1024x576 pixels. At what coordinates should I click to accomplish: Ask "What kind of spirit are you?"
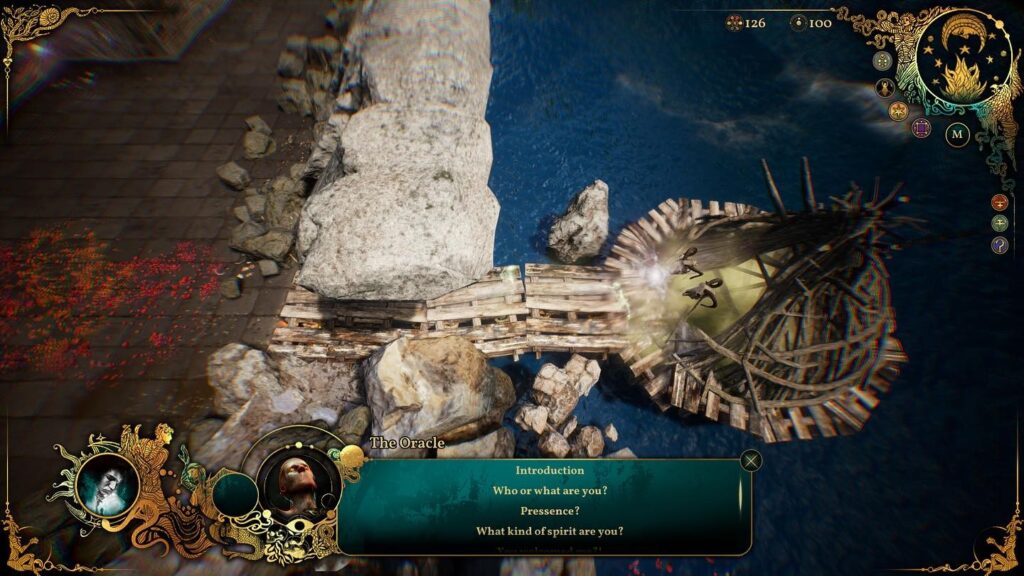coord(549,531)
